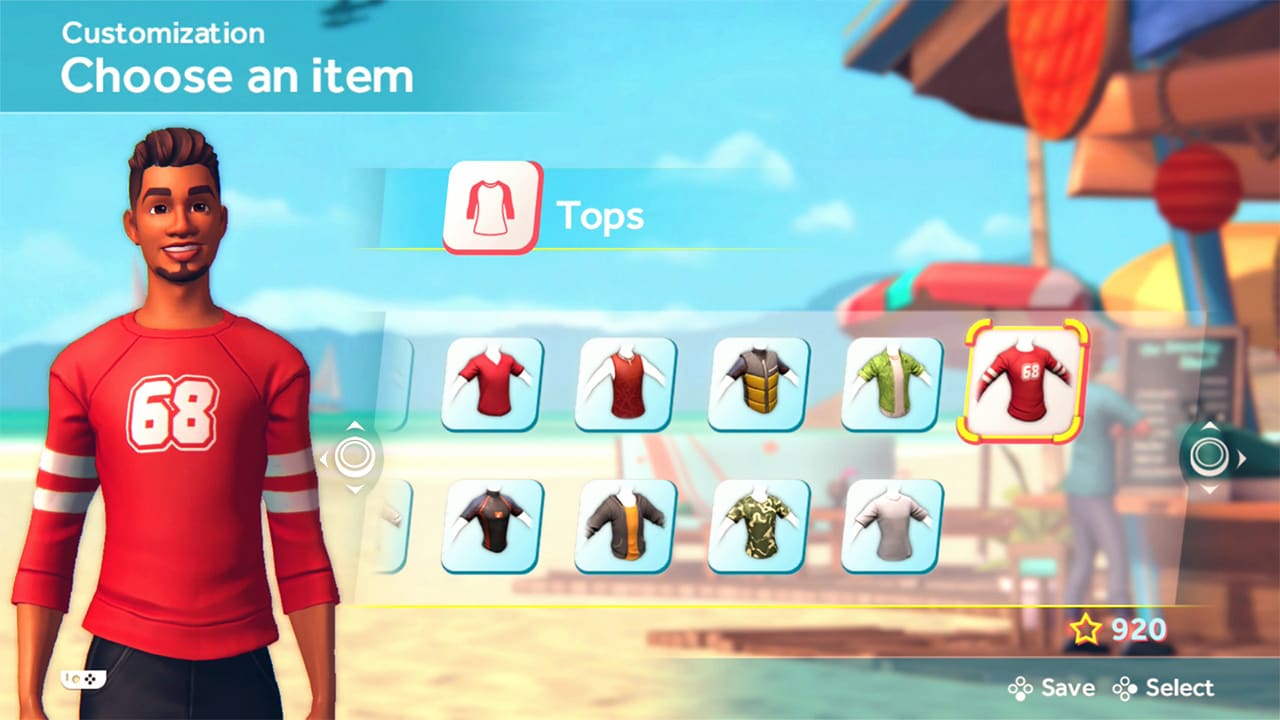Screen dimensions: 1280x720
Task: Choose the green Hawaiian shirt
Action: 890,383
